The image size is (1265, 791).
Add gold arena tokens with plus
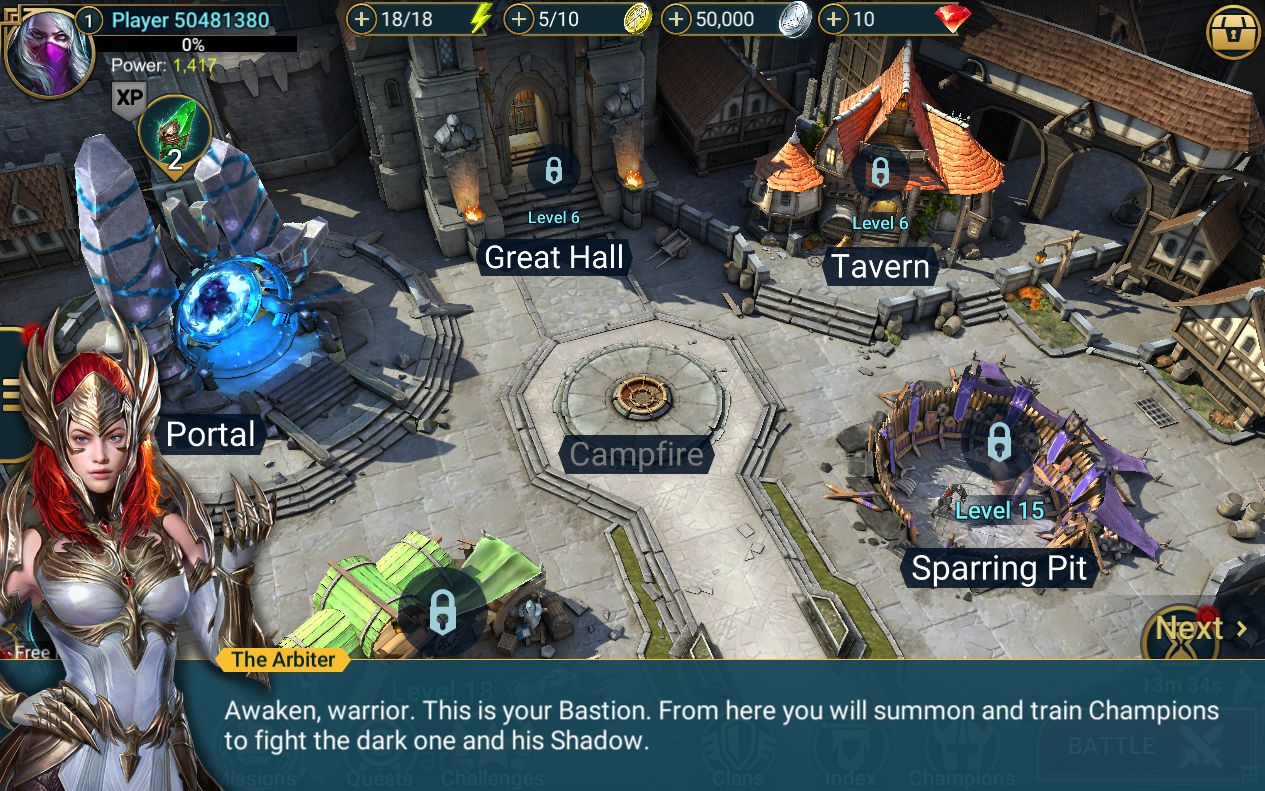(x=519, y=19)
